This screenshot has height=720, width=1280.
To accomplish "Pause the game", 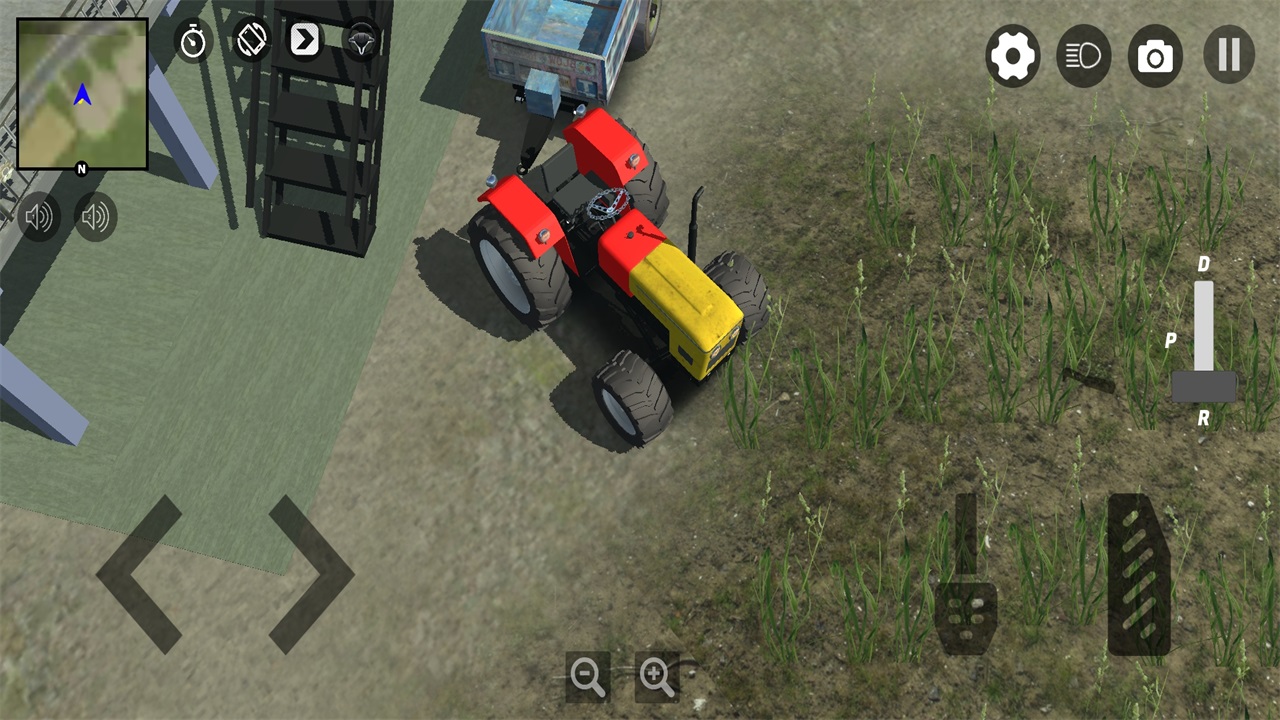I will click(x=1228, y=55).
